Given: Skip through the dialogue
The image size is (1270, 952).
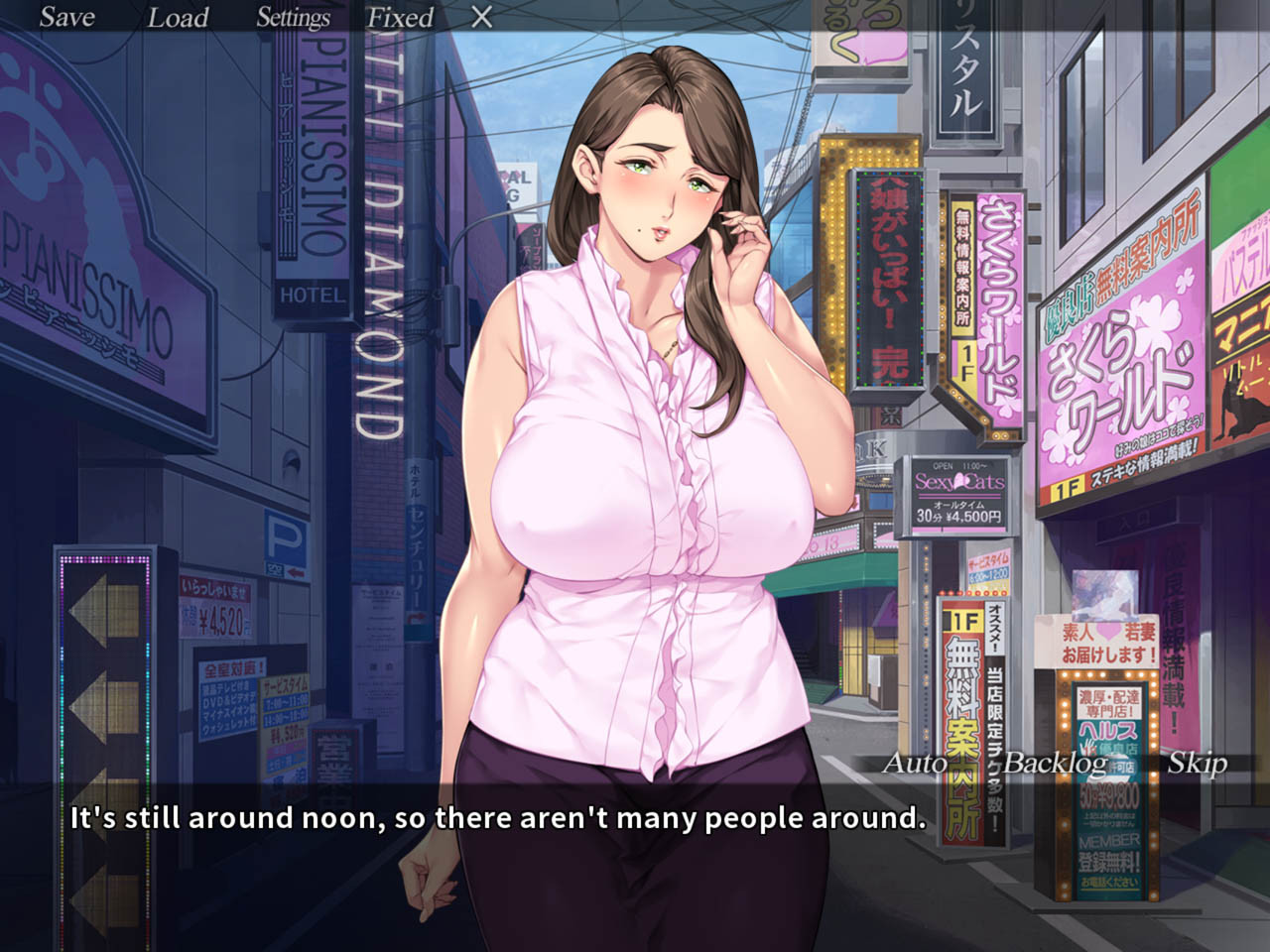Looking at the screenshot, I should point(1197,763).
